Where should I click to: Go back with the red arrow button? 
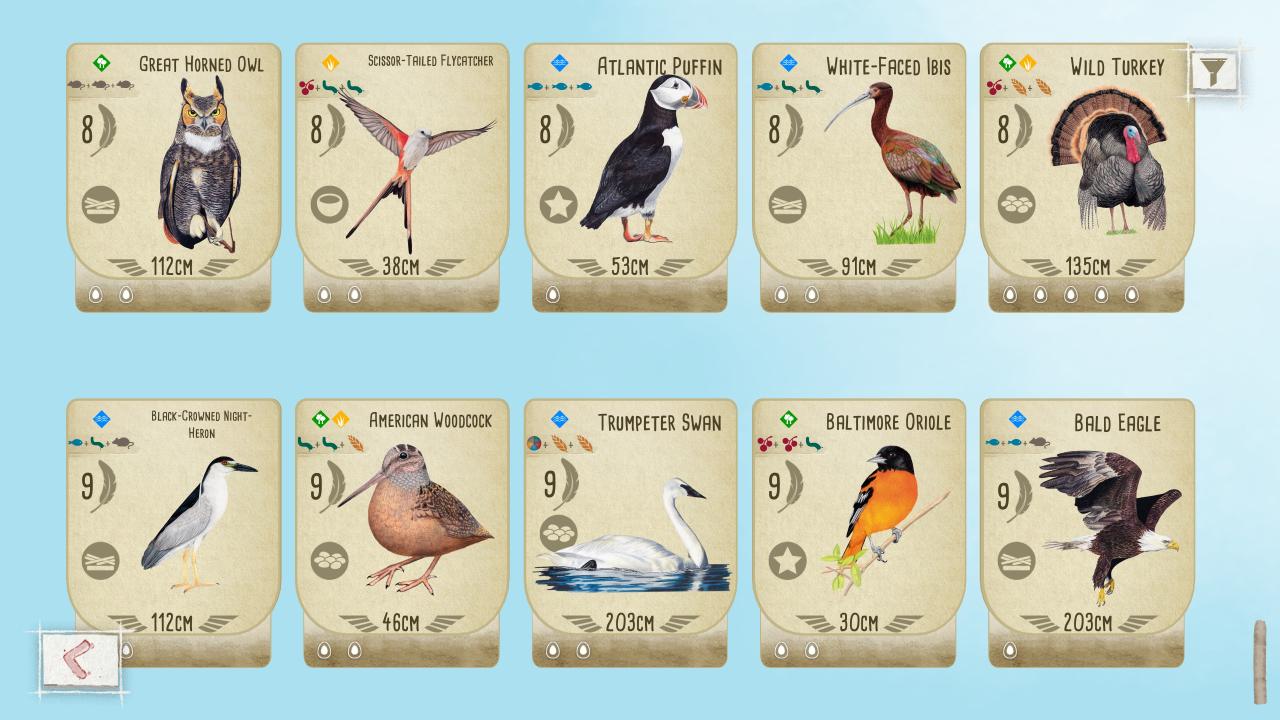pos(80,660)
